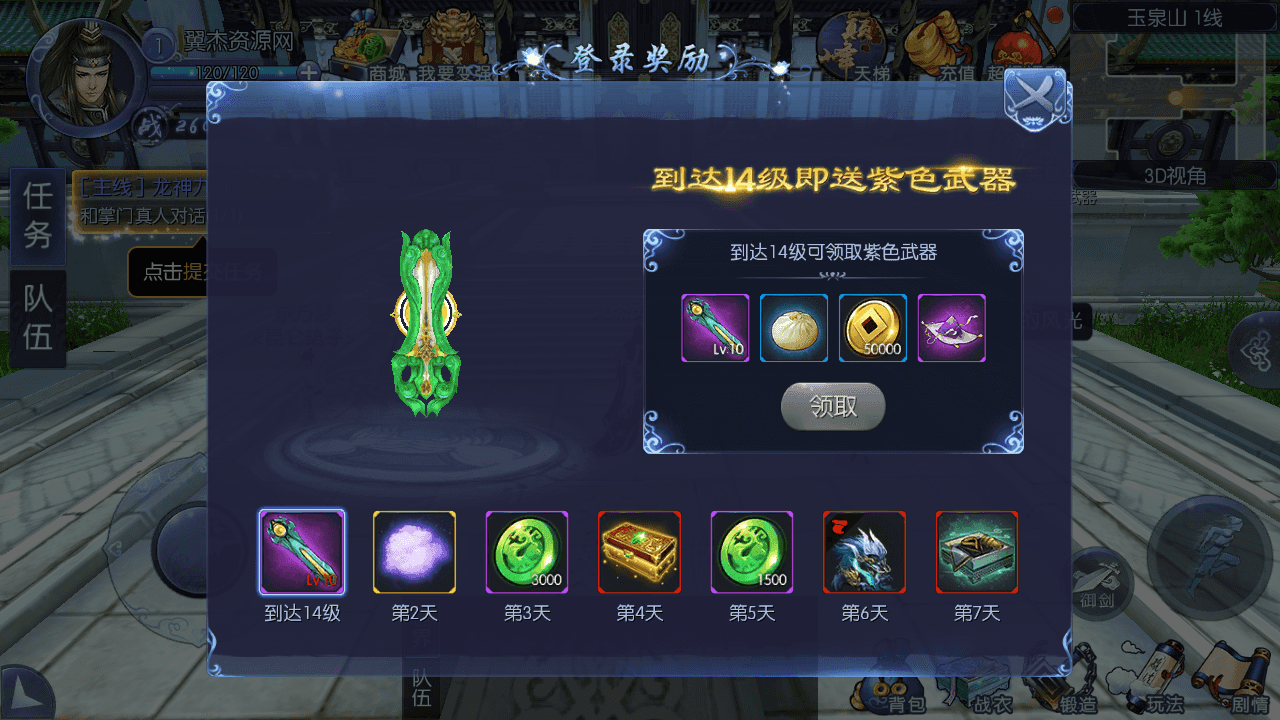Select the 到达14级 reward slot

pyautogui.click(x=301, y=552)
